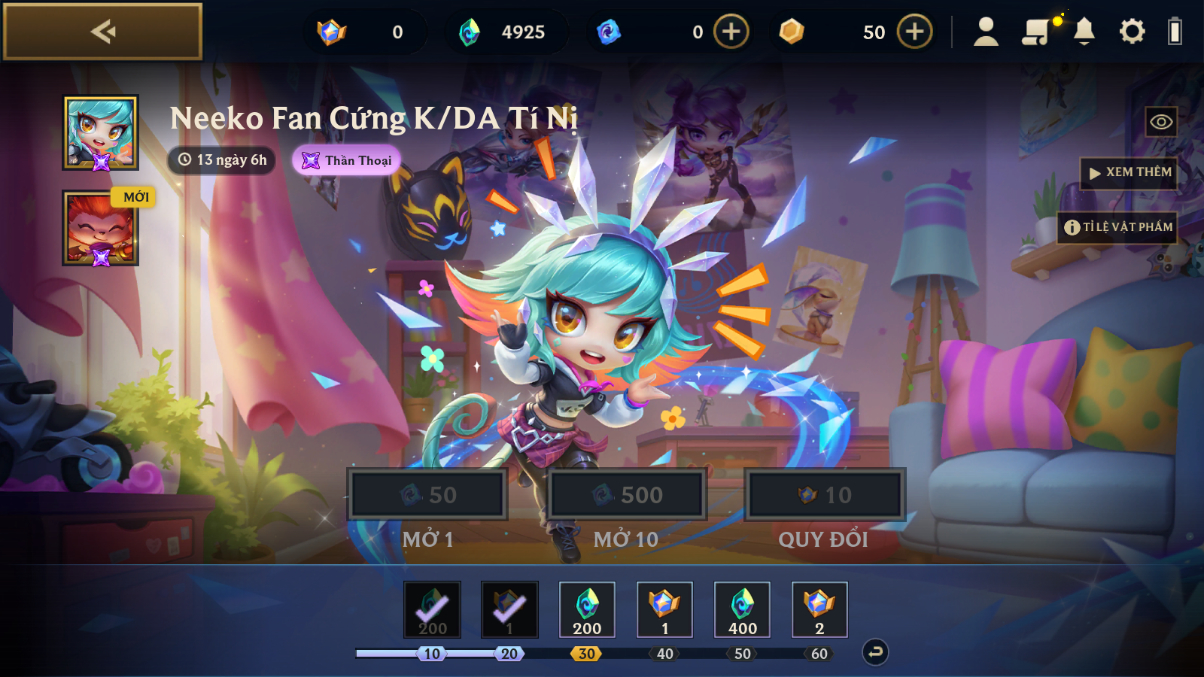View the 60-milestone reward of 2
This screenshot has height=677, width=1204.
pos(820,610)
